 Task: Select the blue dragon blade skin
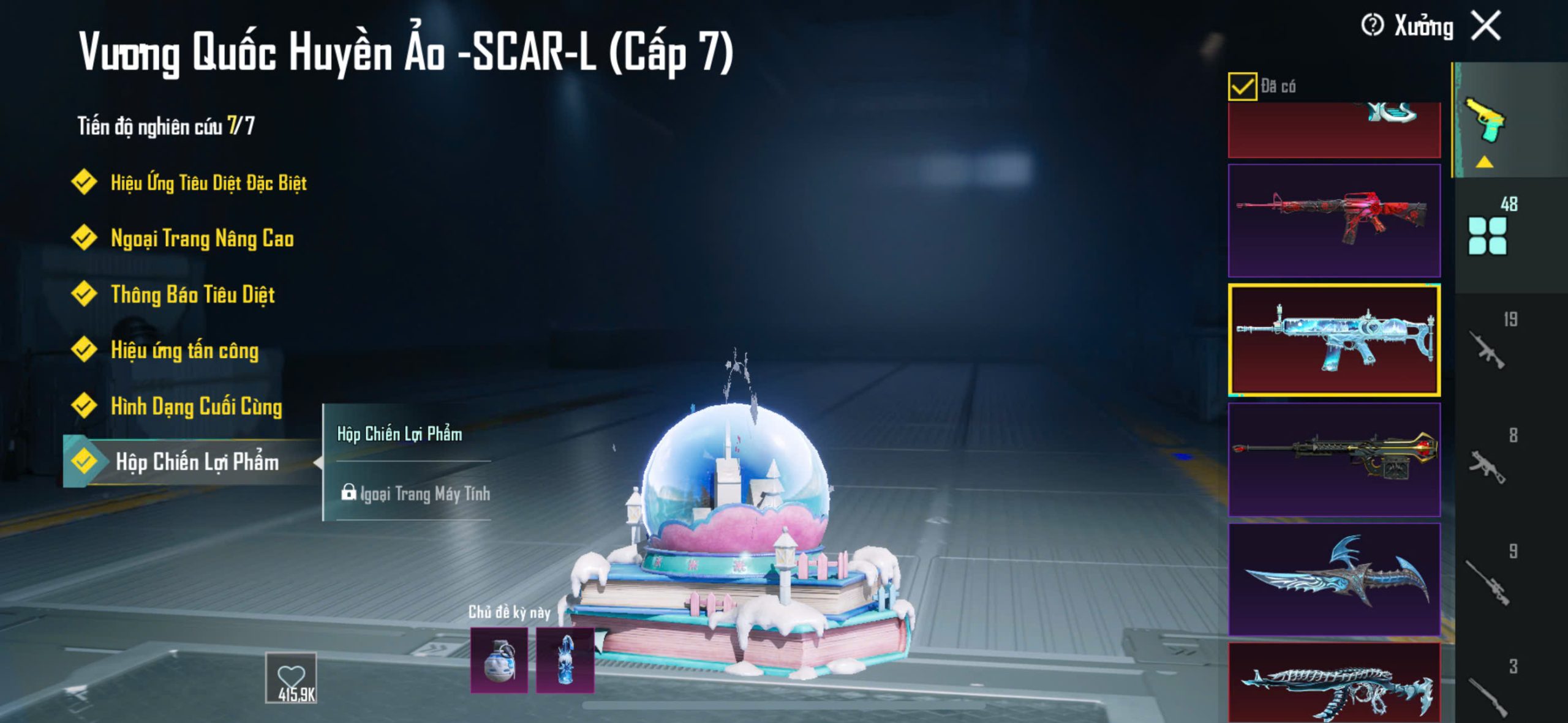tap(1334, 579)
